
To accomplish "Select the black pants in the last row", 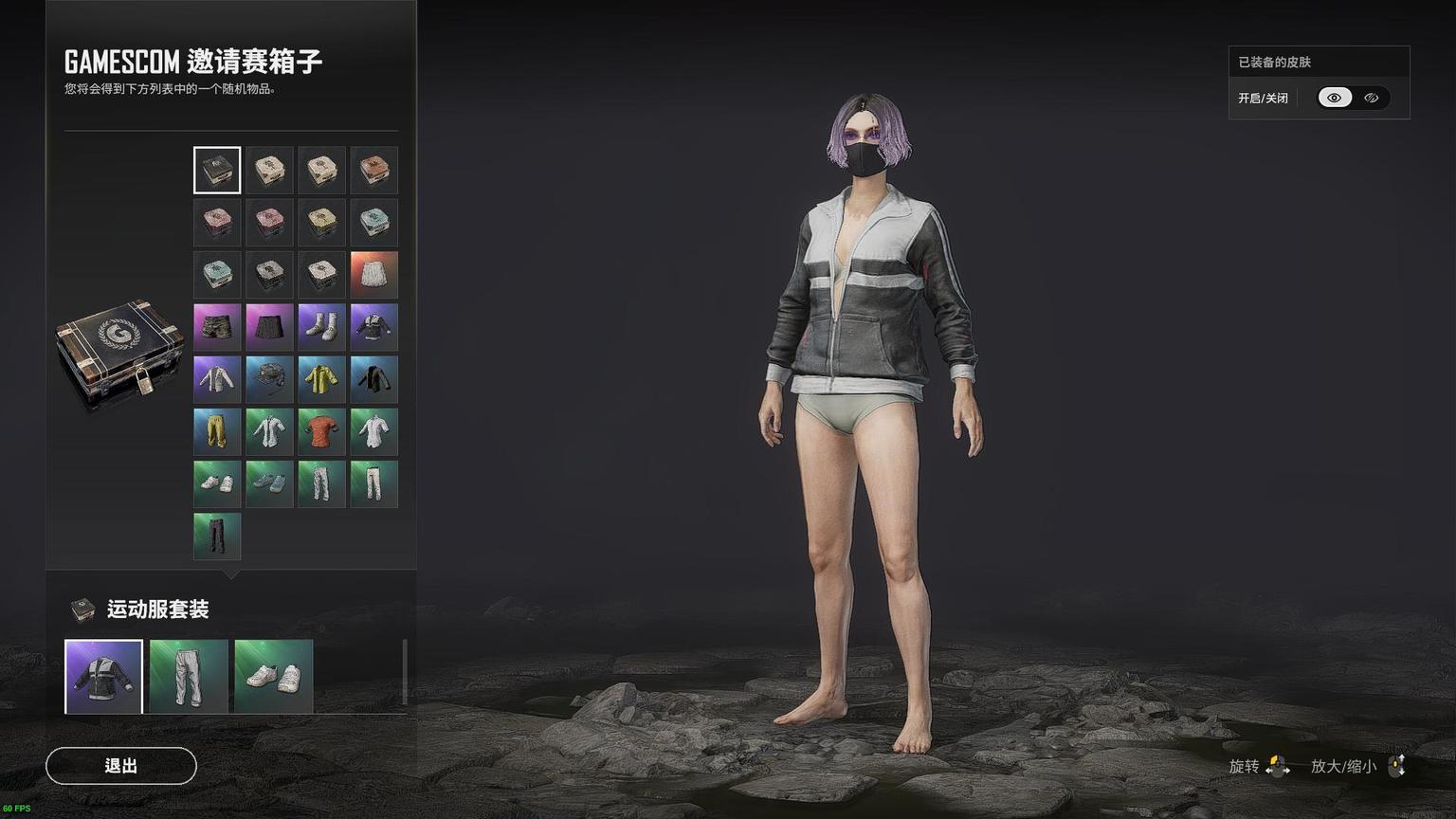I will pyautogui.click(x=217, y=536).
